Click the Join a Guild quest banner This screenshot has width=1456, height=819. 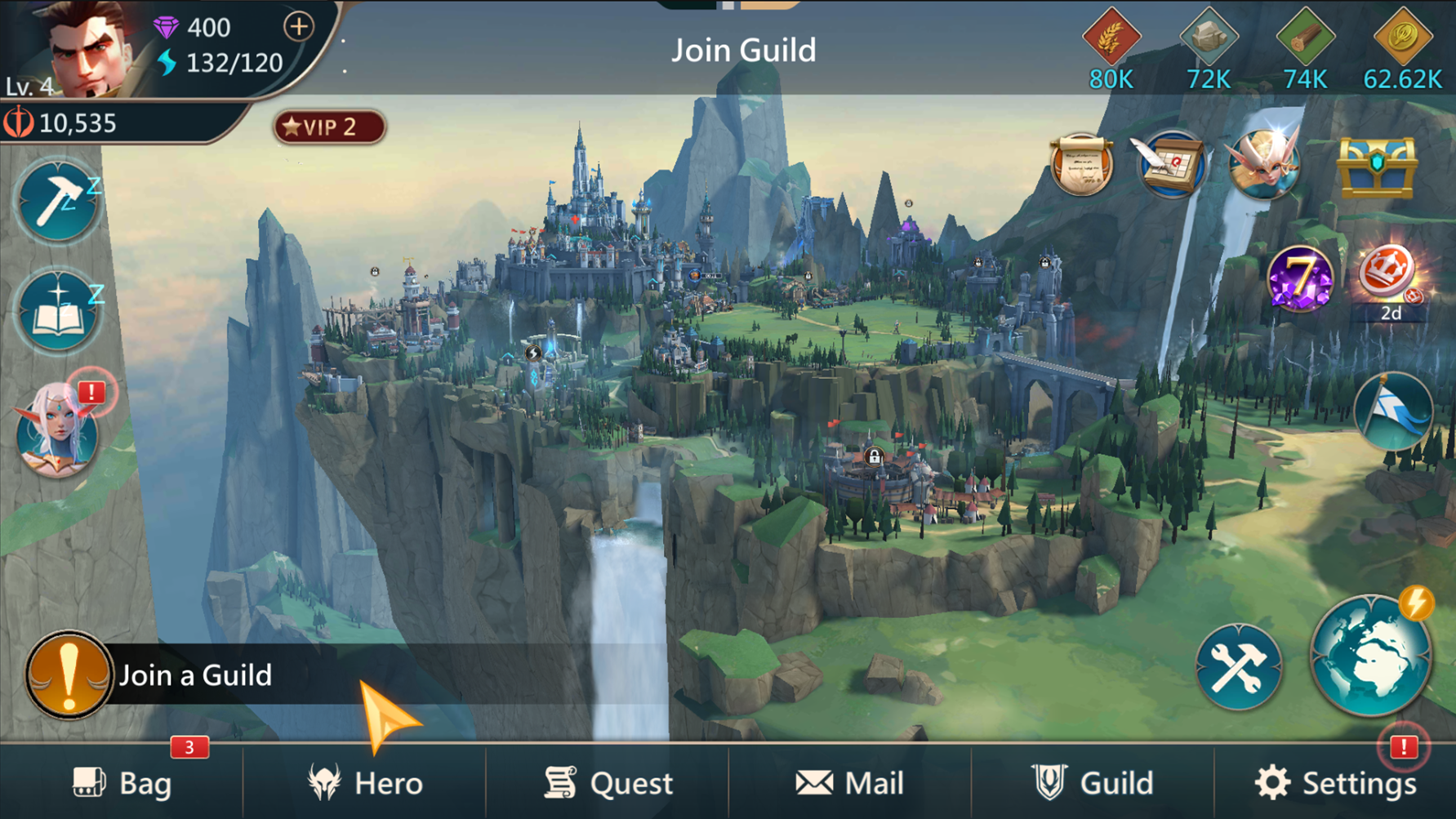pos(196,675)
